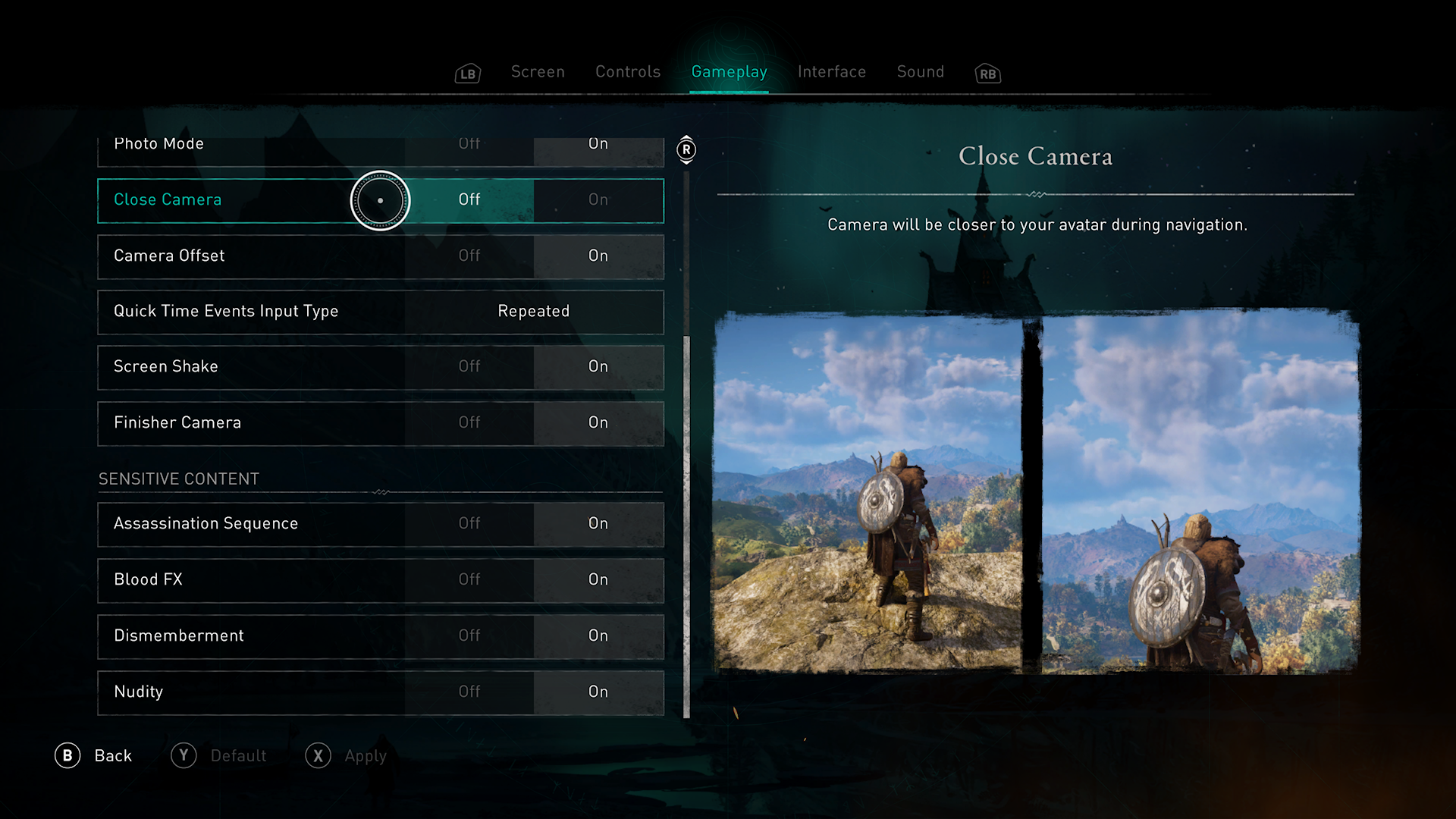Open the Interface tab
1456x819 pixels.
pyautogui.click(x=831, y=72)
